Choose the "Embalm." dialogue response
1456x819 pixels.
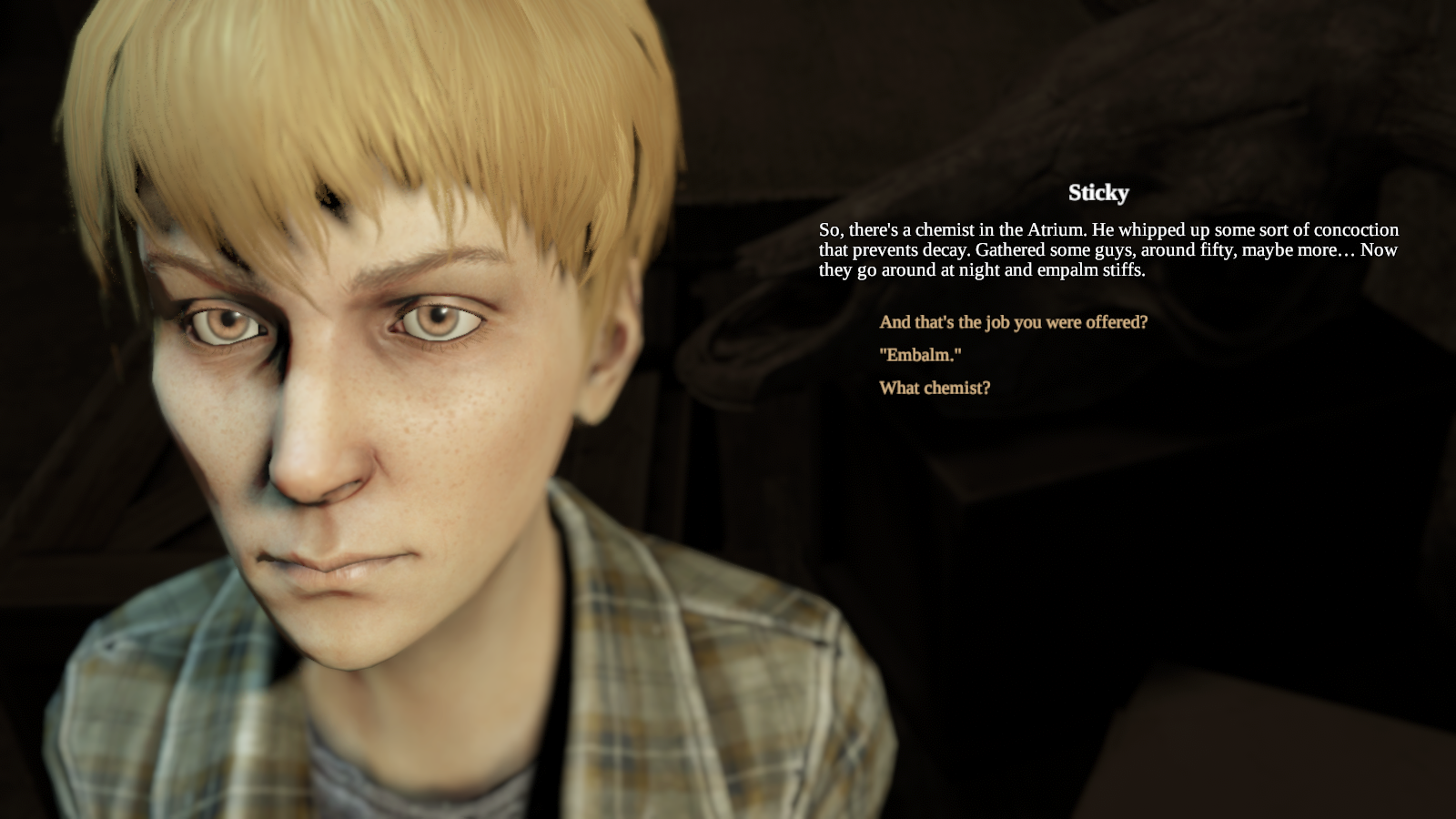(921, 356)
